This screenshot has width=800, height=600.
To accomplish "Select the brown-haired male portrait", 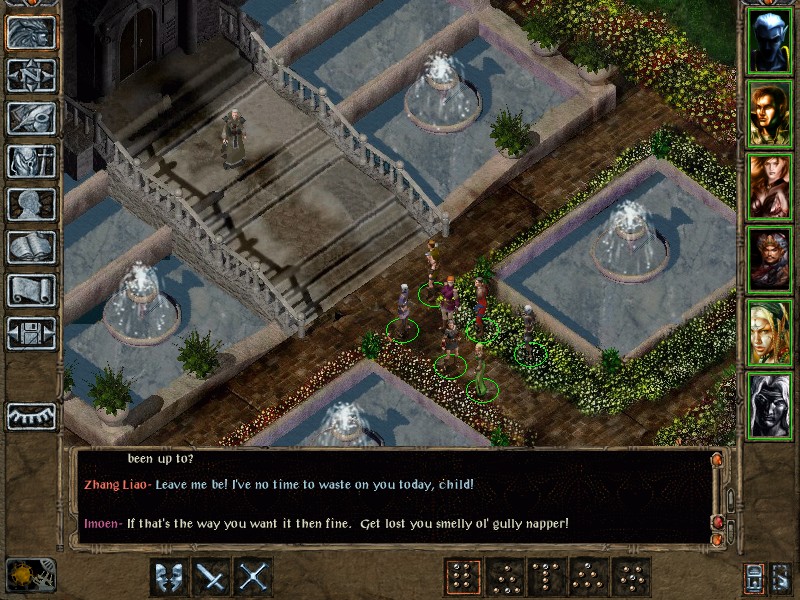I will 769,114.
